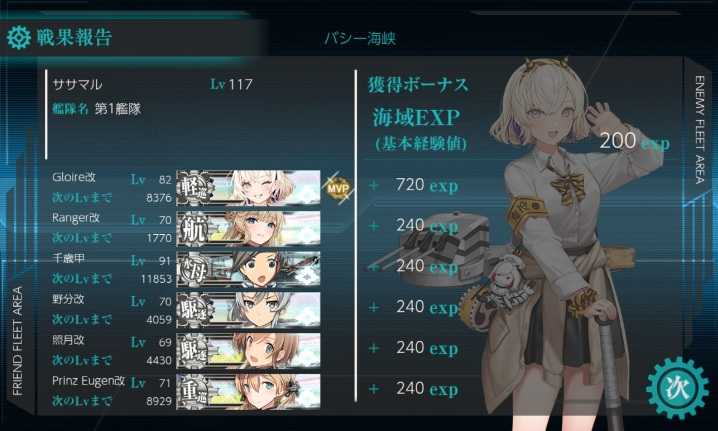Viewport: 718px width, 431px height.
Task: Choose the 千歳甲 ship banner
Action: (249, 266)
